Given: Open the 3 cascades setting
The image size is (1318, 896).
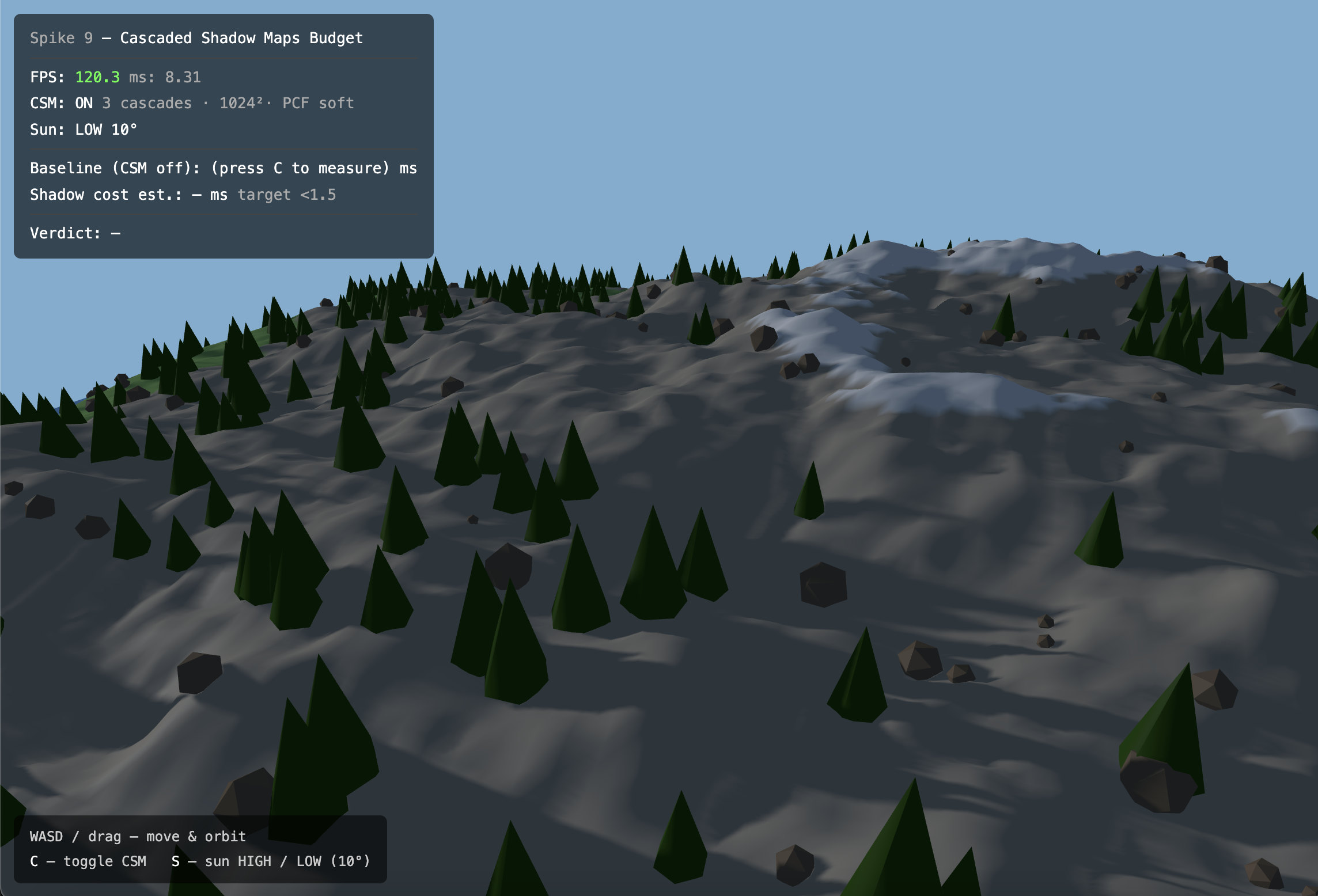Looking at the screenshot, I should pos(147,103).
